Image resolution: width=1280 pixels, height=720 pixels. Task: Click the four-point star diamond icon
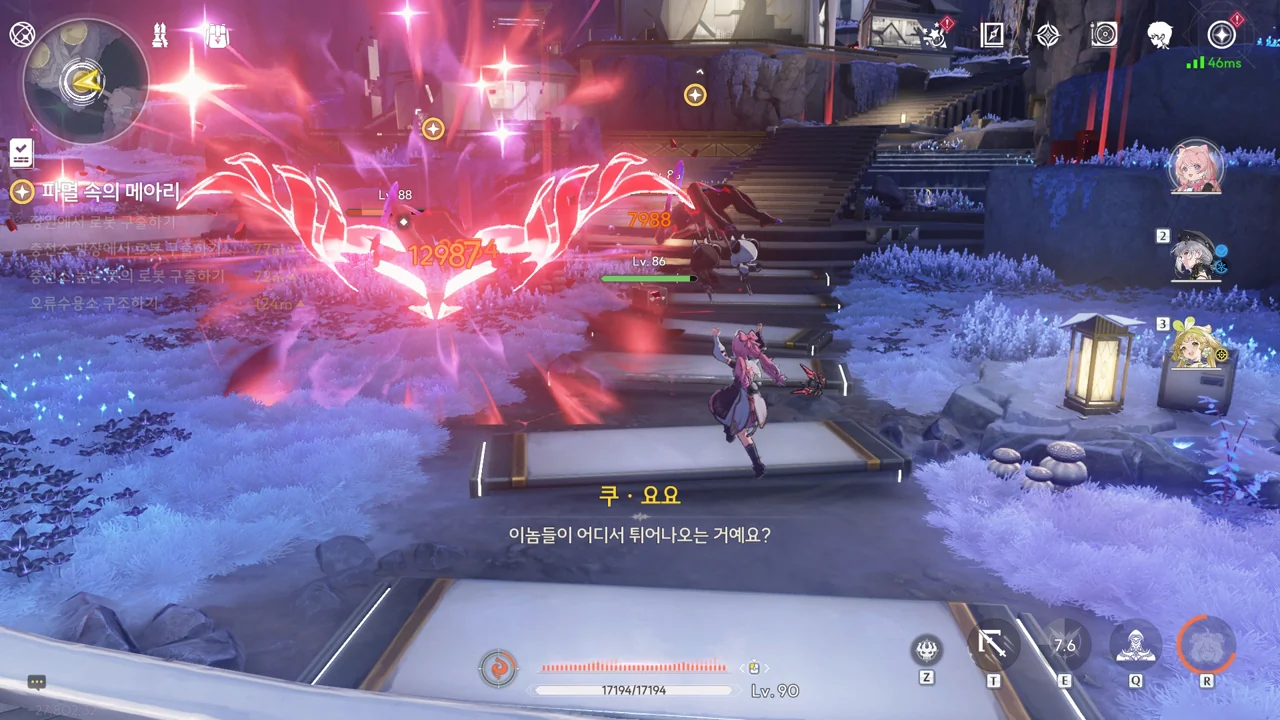(1047, 35)
